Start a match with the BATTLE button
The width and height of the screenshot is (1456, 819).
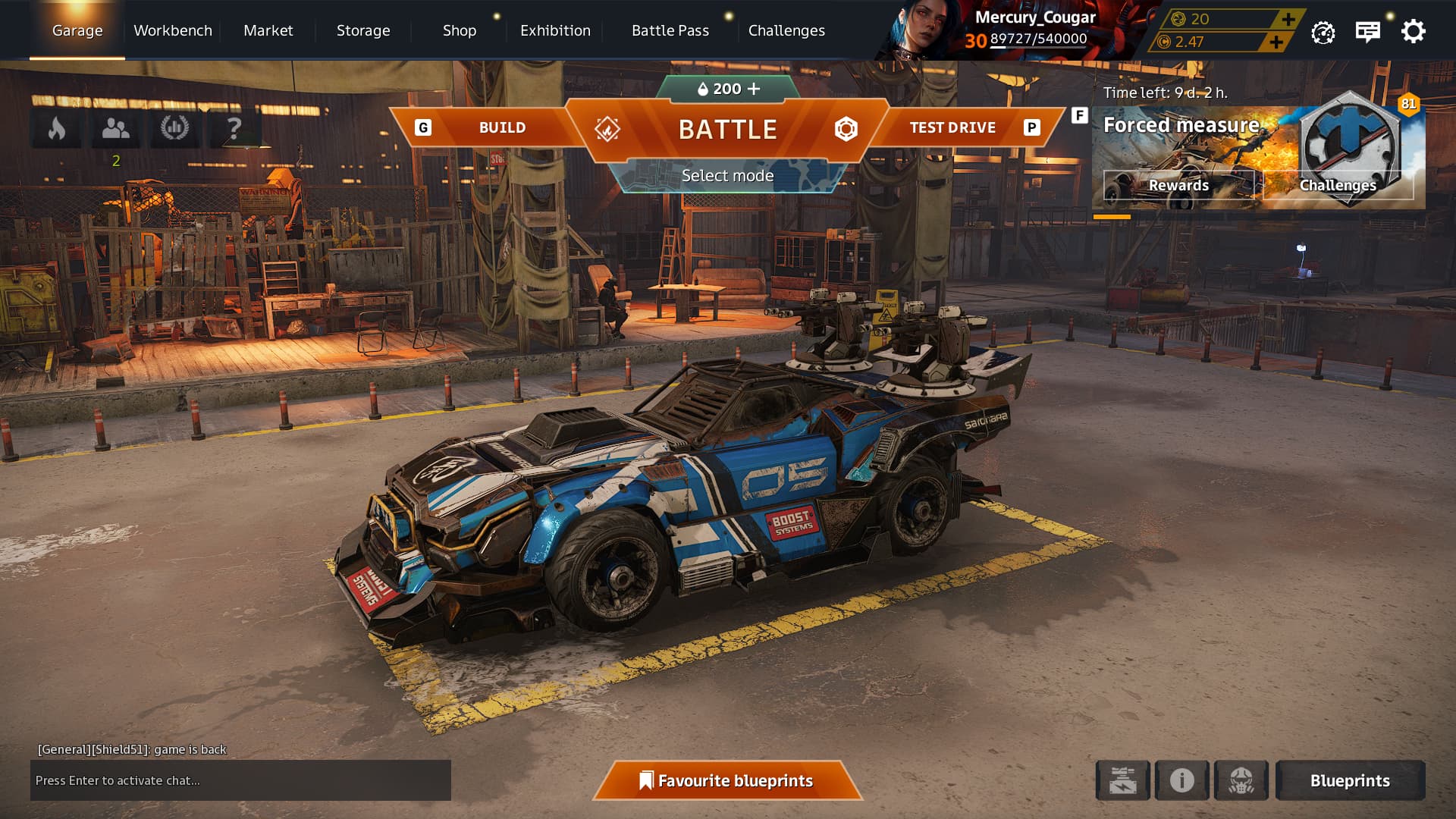(727, 129)
